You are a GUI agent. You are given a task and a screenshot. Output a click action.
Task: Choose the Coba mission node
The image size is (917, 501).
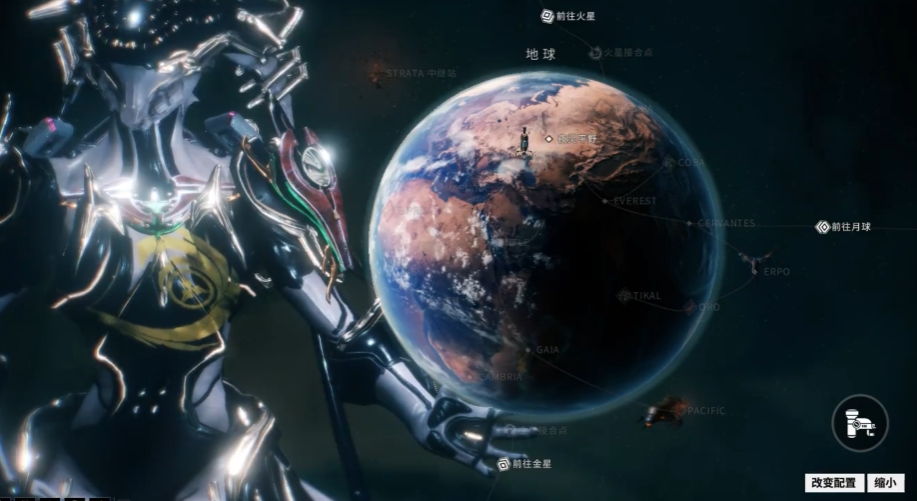pyautogui.click(x=670, y=162)
